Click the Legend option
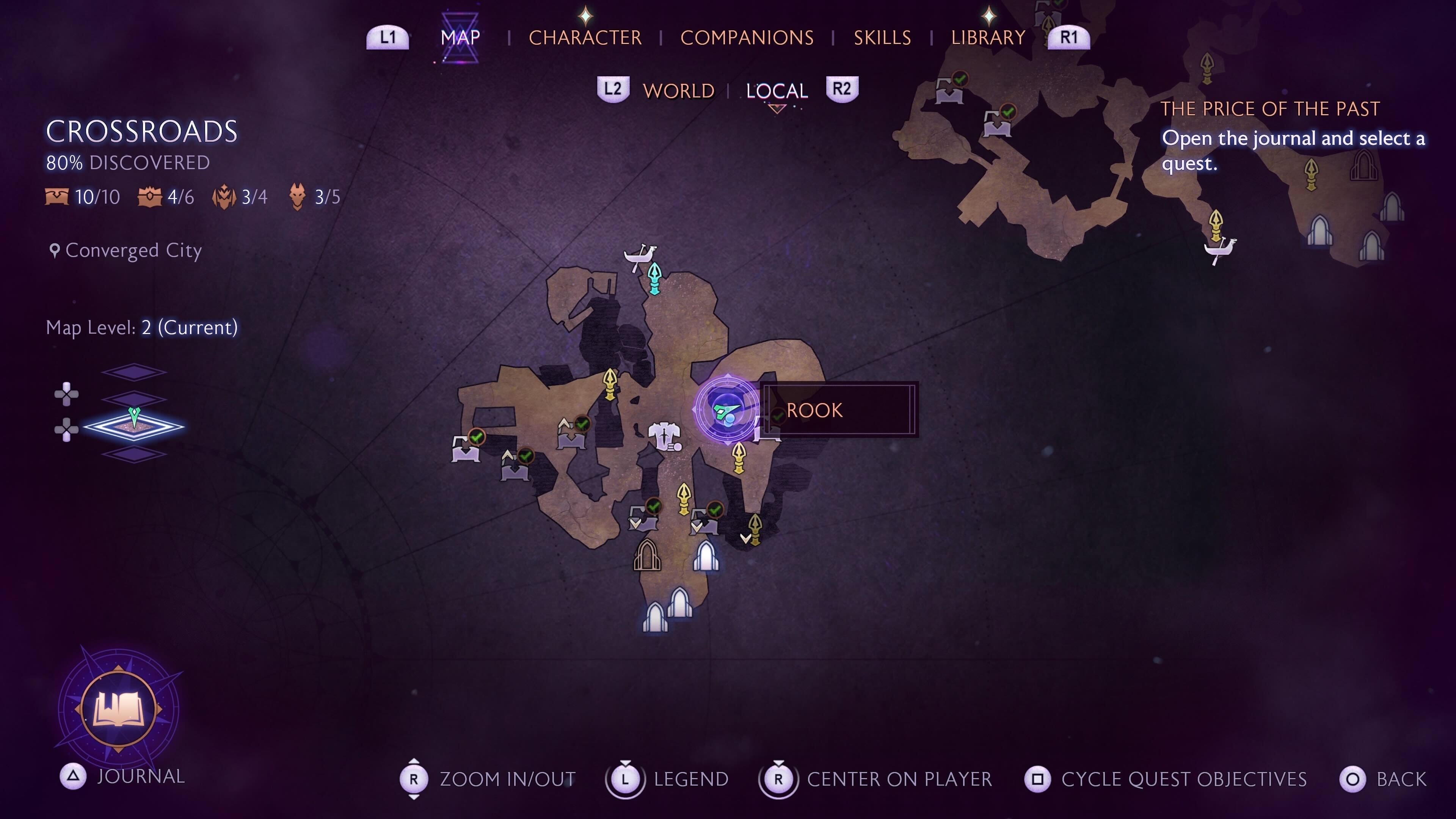Viewport: 1456px width, 819px height. click(691, 780)
